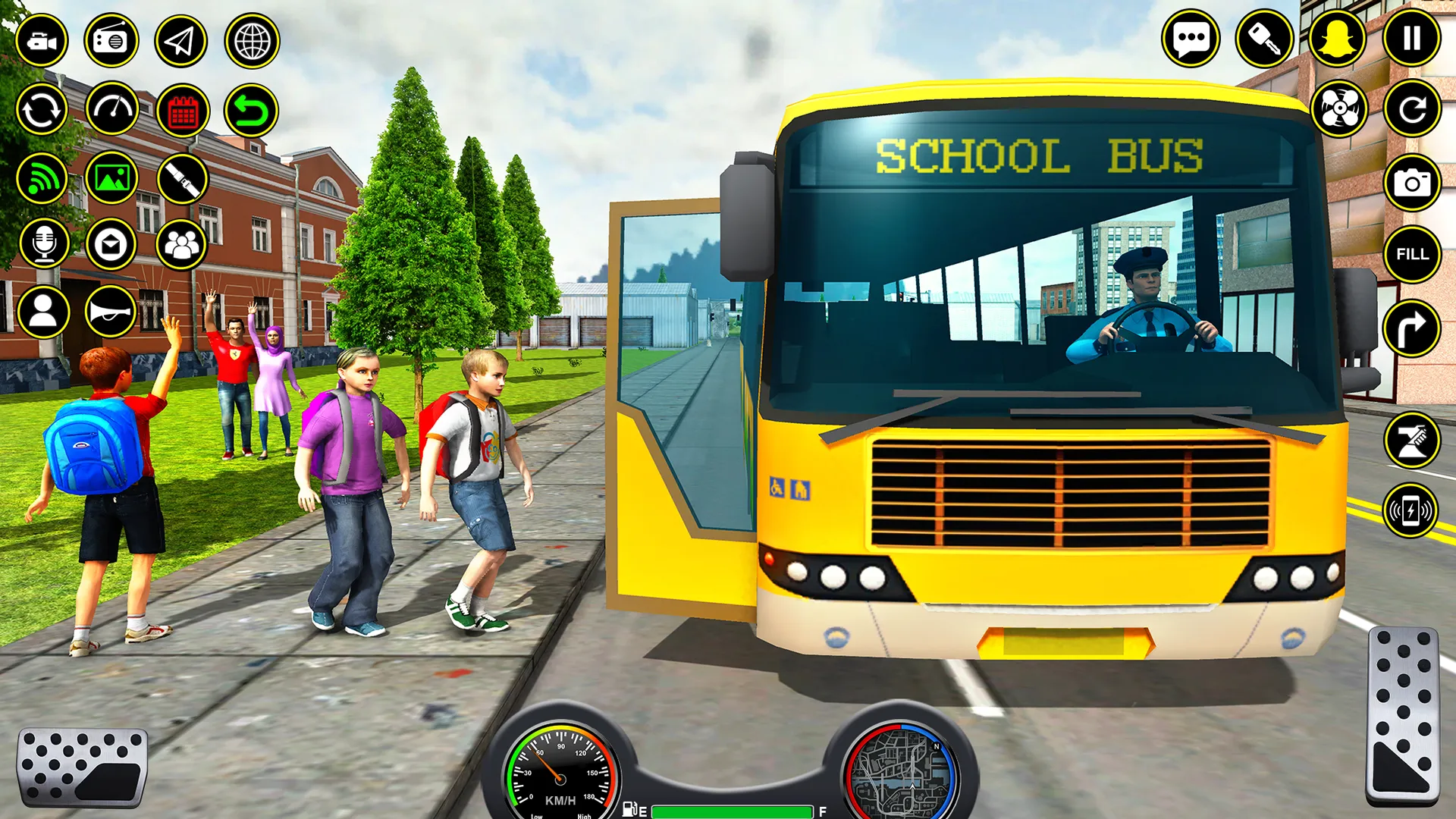Toggle the seatbelt icon
The height and width of the screenshot is (819, 1456).
(182, 180)
